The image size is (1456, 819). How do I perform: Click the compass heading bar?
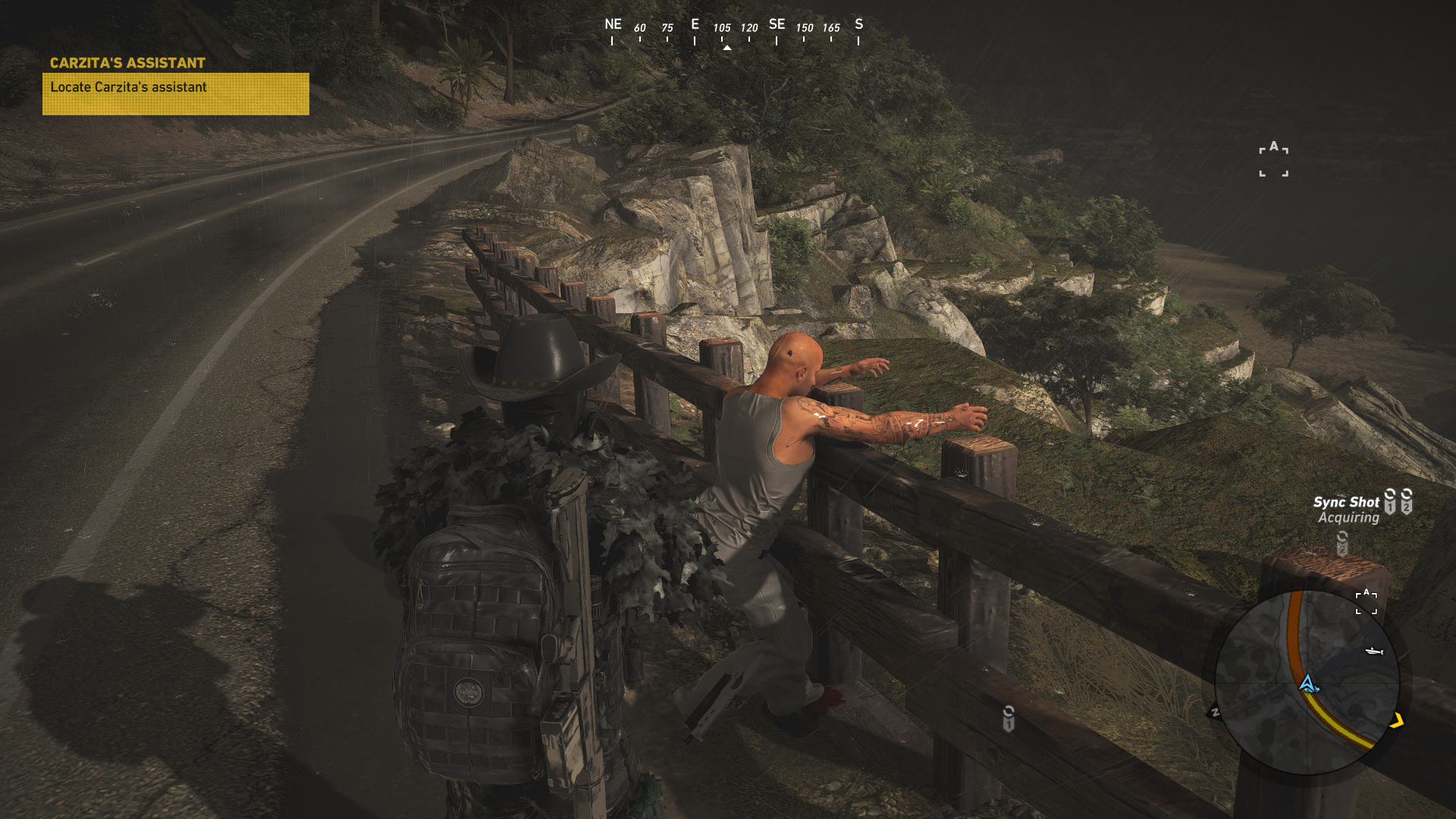[x=733, y=30]
